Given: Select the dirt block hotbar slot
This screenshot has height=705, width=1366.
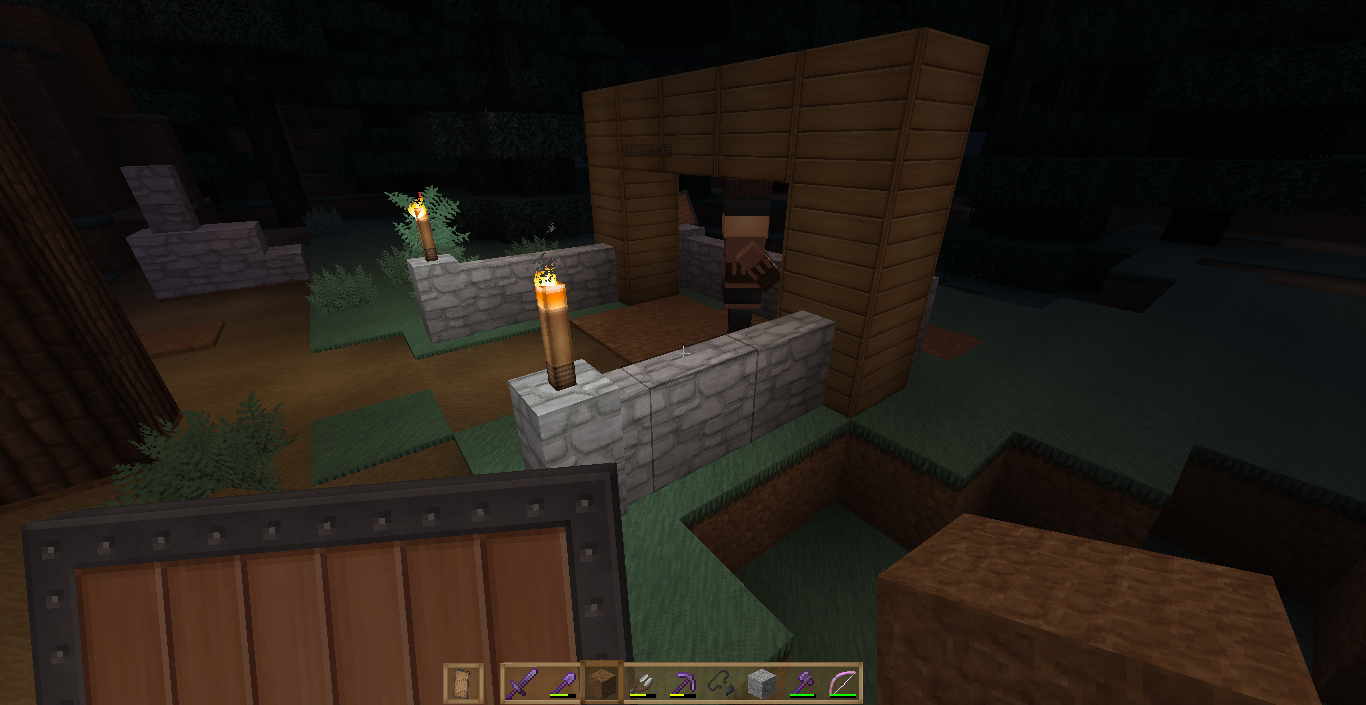Looking at the screenshot, I should pos(603,683).
